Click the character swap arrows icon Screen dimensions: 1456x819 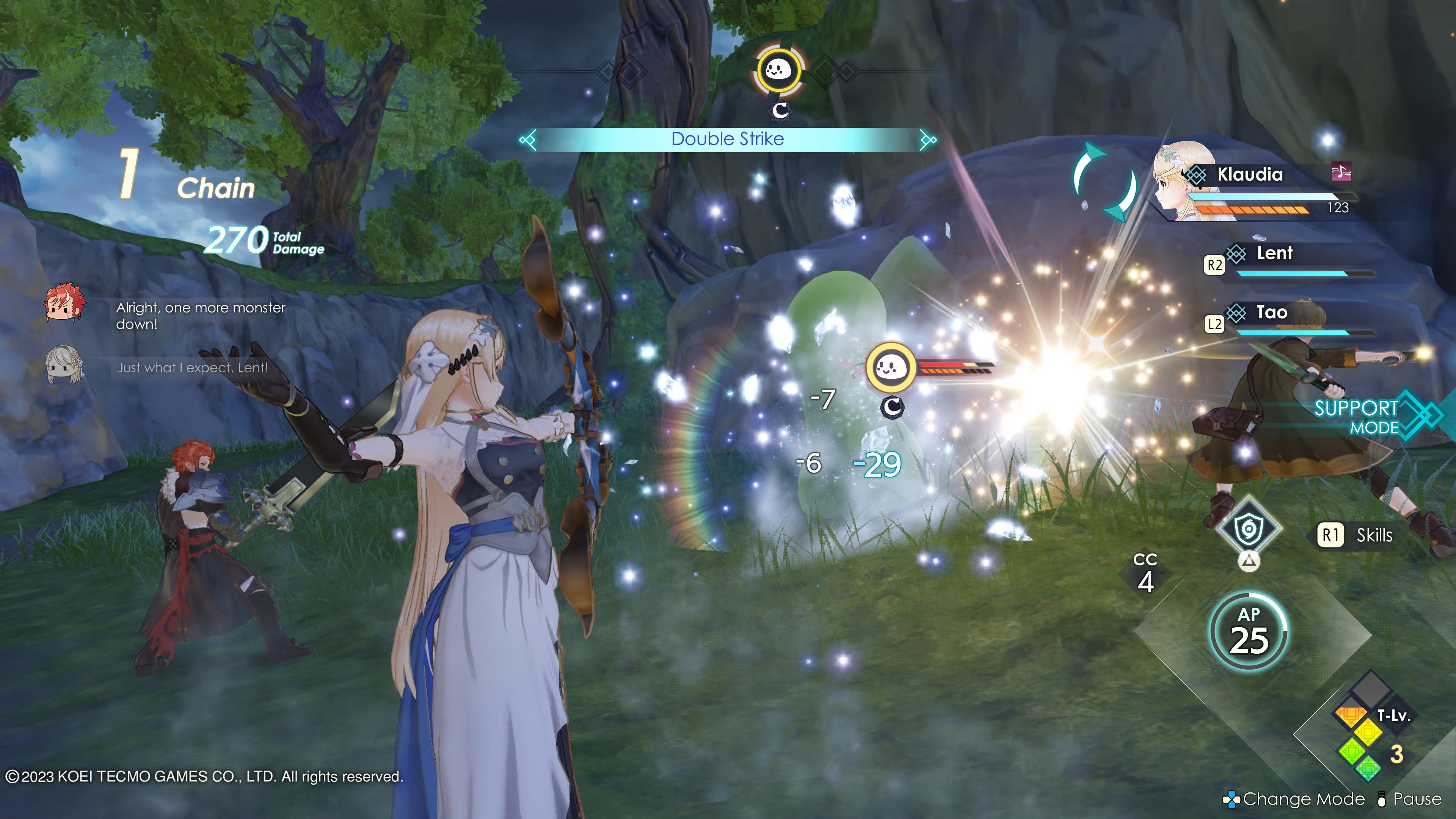point(1105,182)
